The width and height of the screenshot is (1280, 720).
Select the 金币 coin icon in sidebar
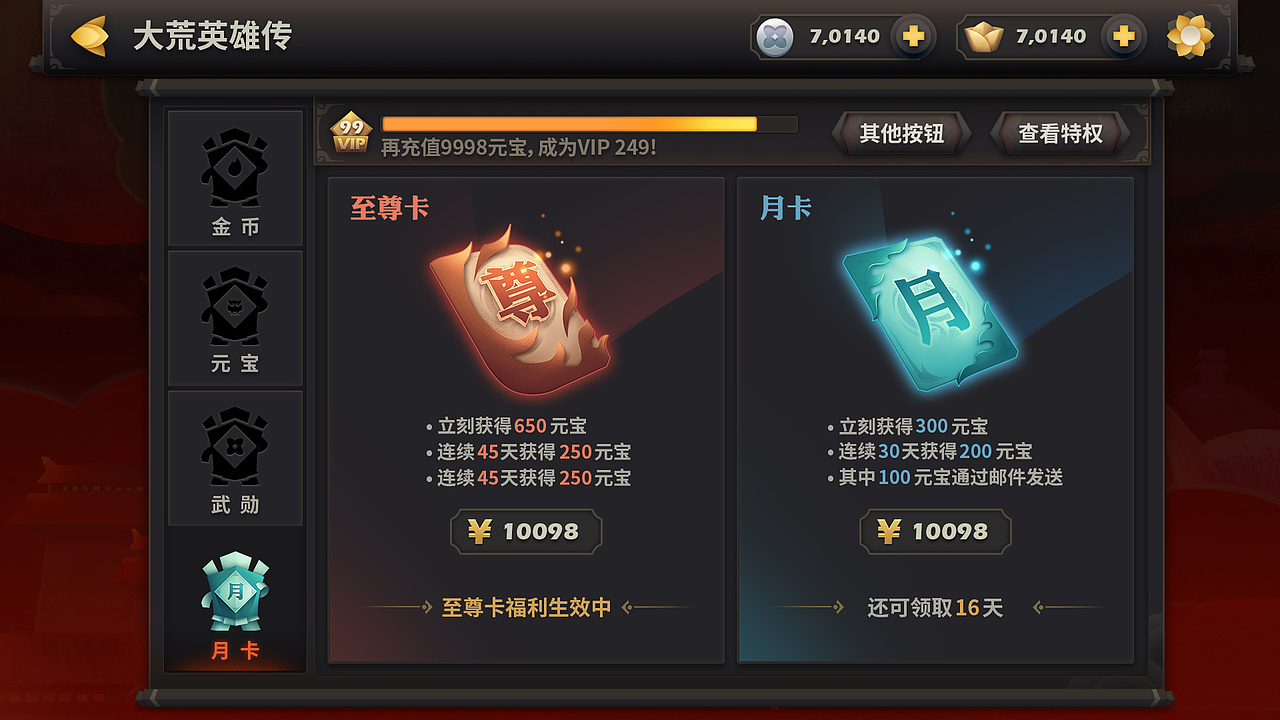(x=236, y=170)
